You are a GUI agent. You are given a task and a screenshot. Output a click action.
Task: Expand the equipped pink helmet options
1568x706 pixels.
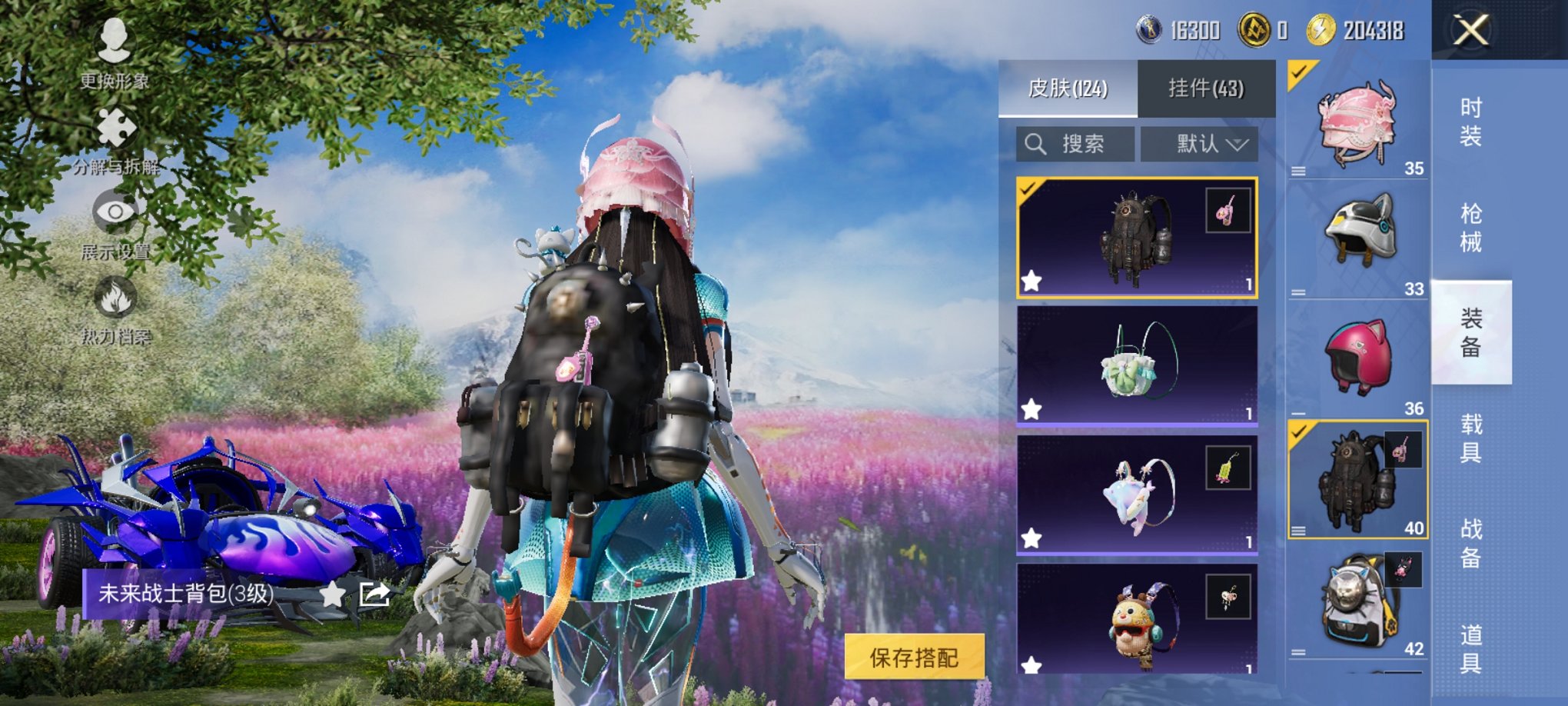[1299, 172]
